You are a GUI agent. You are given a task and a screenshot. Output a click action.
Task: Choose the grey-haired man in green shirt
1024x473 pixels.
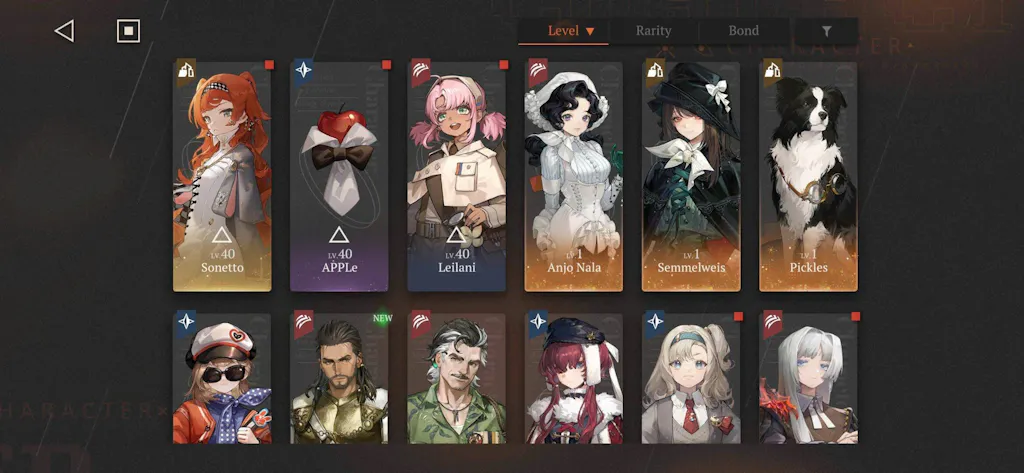pos(457,378)
